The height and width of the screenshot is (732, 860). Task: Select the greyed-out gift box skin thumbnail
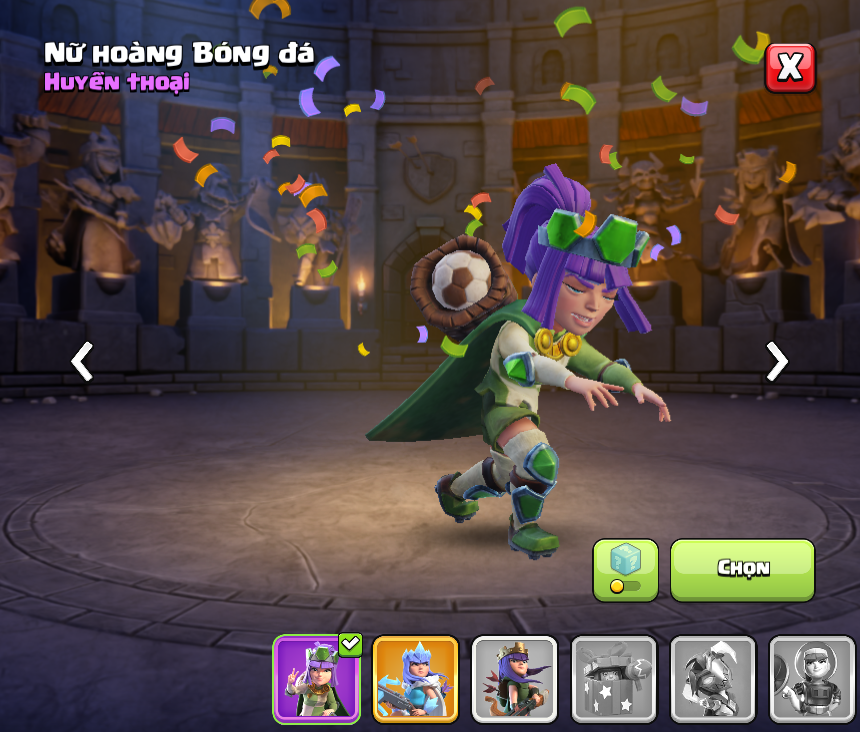tap(613, 679)
